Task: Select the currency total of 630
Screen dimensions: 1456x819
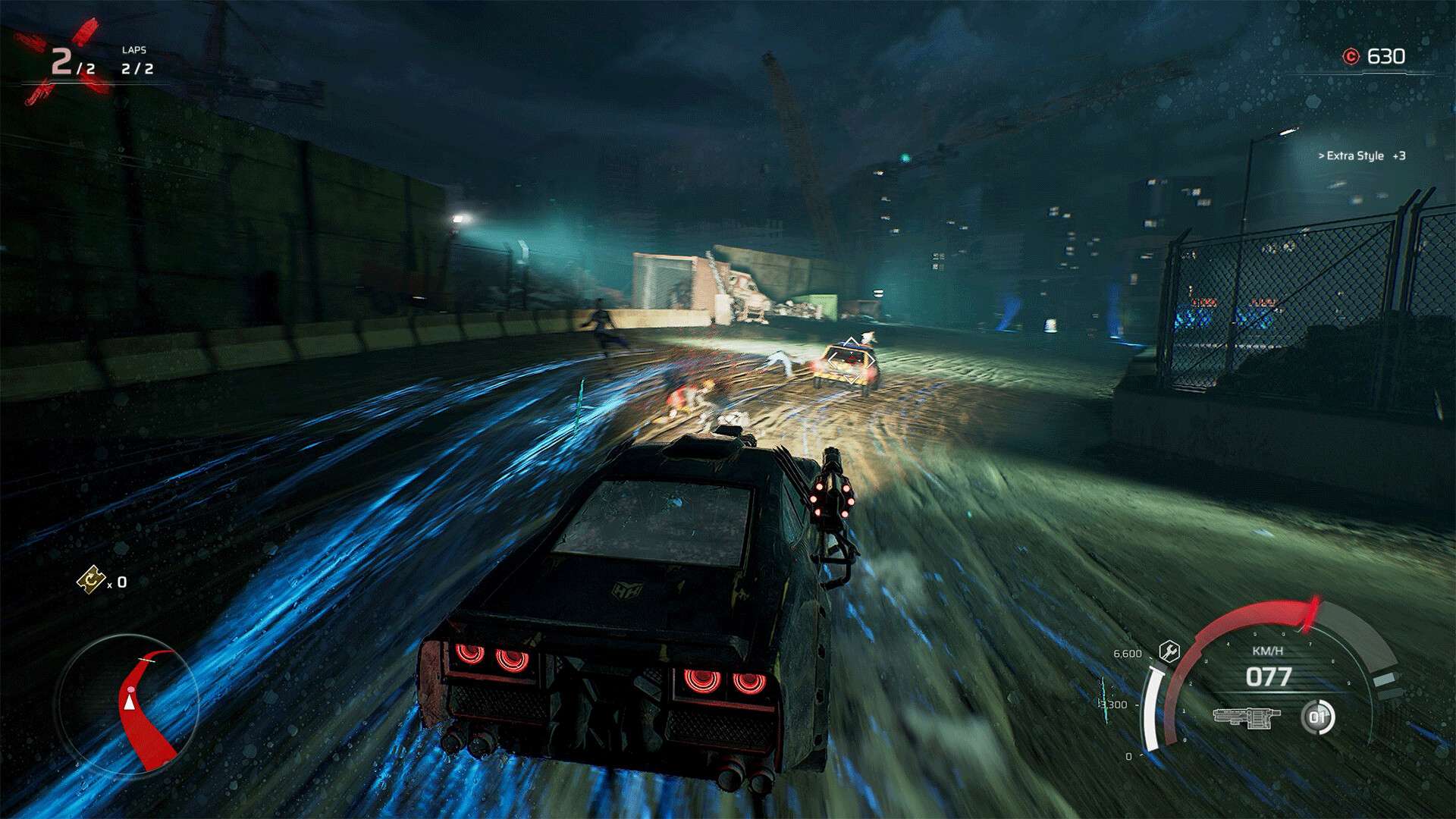Action: pos(1388,54)
